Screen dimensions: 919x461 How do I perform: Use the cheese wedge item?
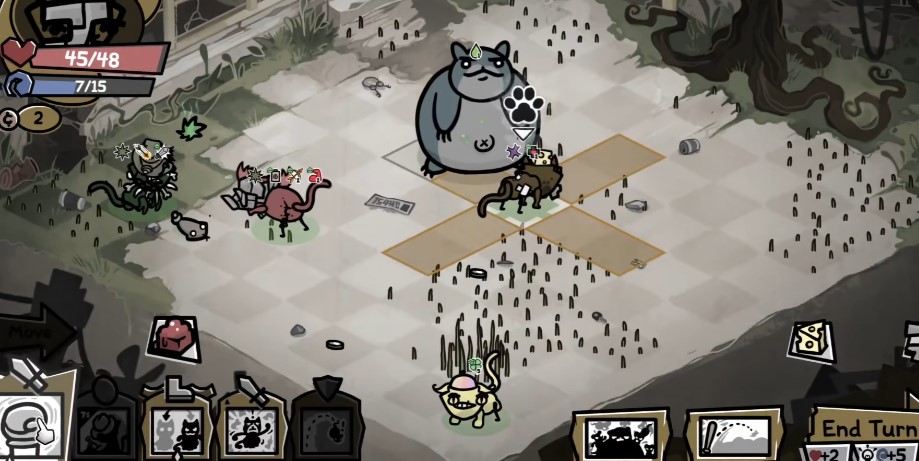pyautogui.click(x=811, y=340)
